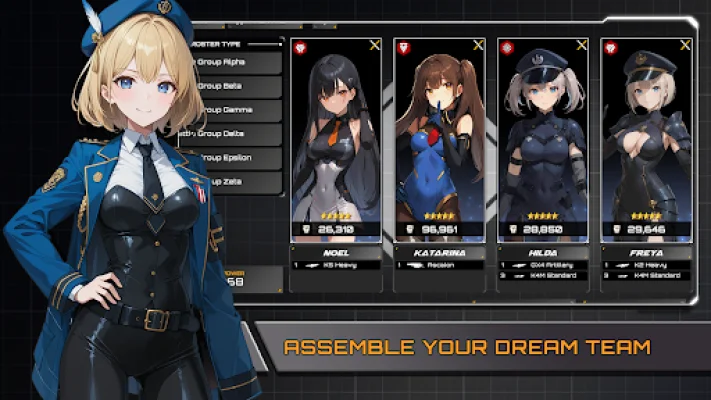Screen dimensions: 711x400
Task: Select Group Alpha roster entry
Action: click(238, 61)
